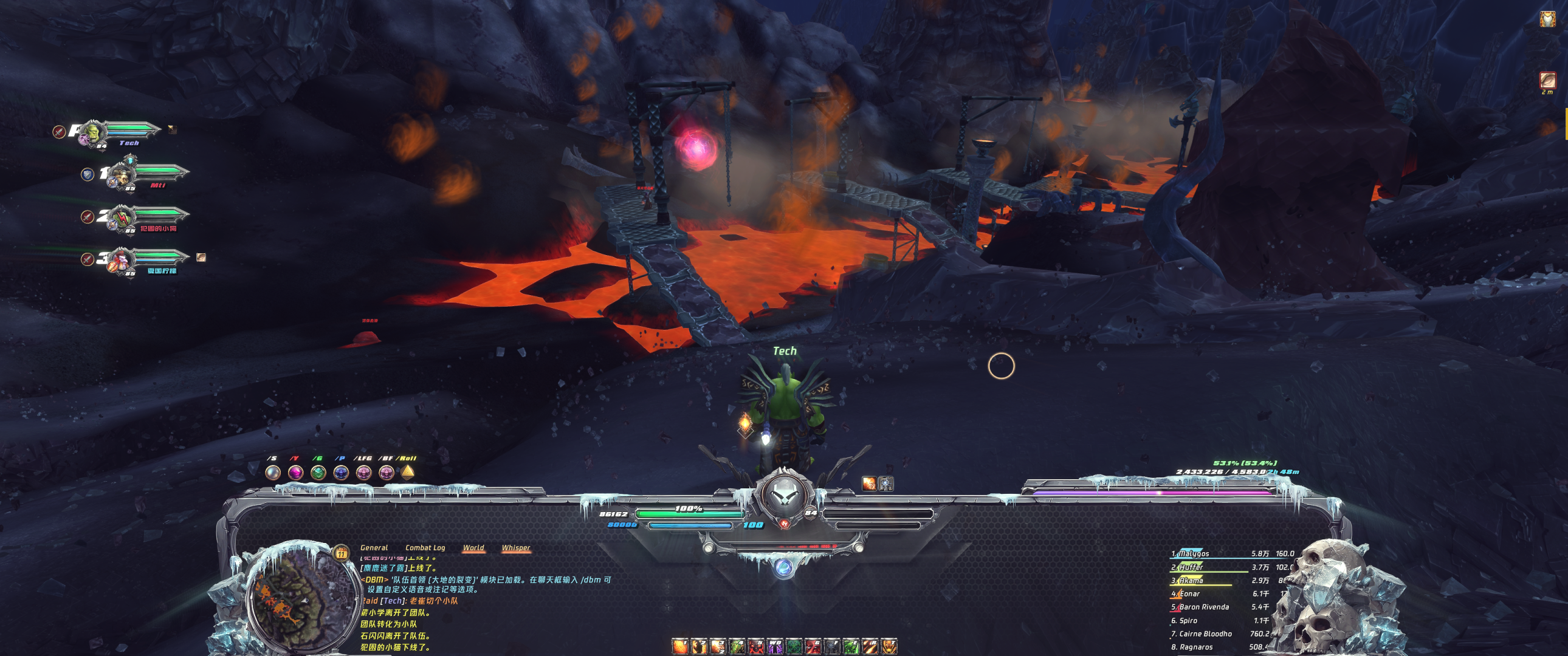Activate the /P party channel orb
This screenshot has width=1568, height=656.
click(341, 472)
